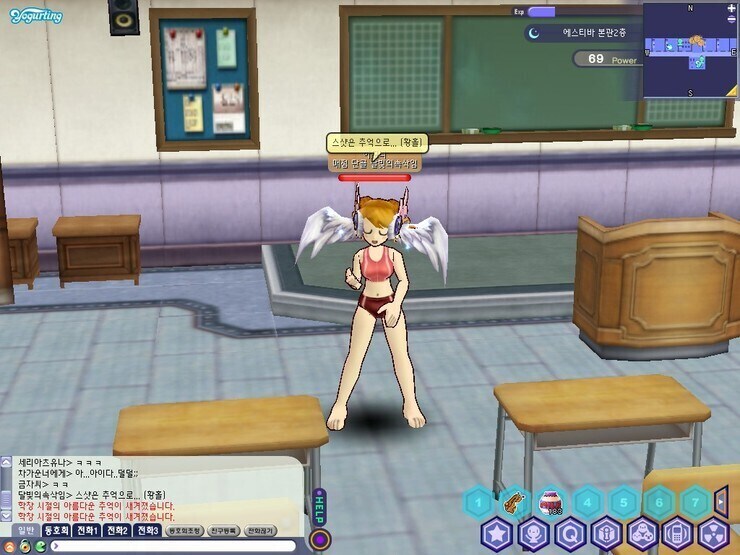Open the phone hexagon menu icon
The image size is (740, 555).
[678, 534]
